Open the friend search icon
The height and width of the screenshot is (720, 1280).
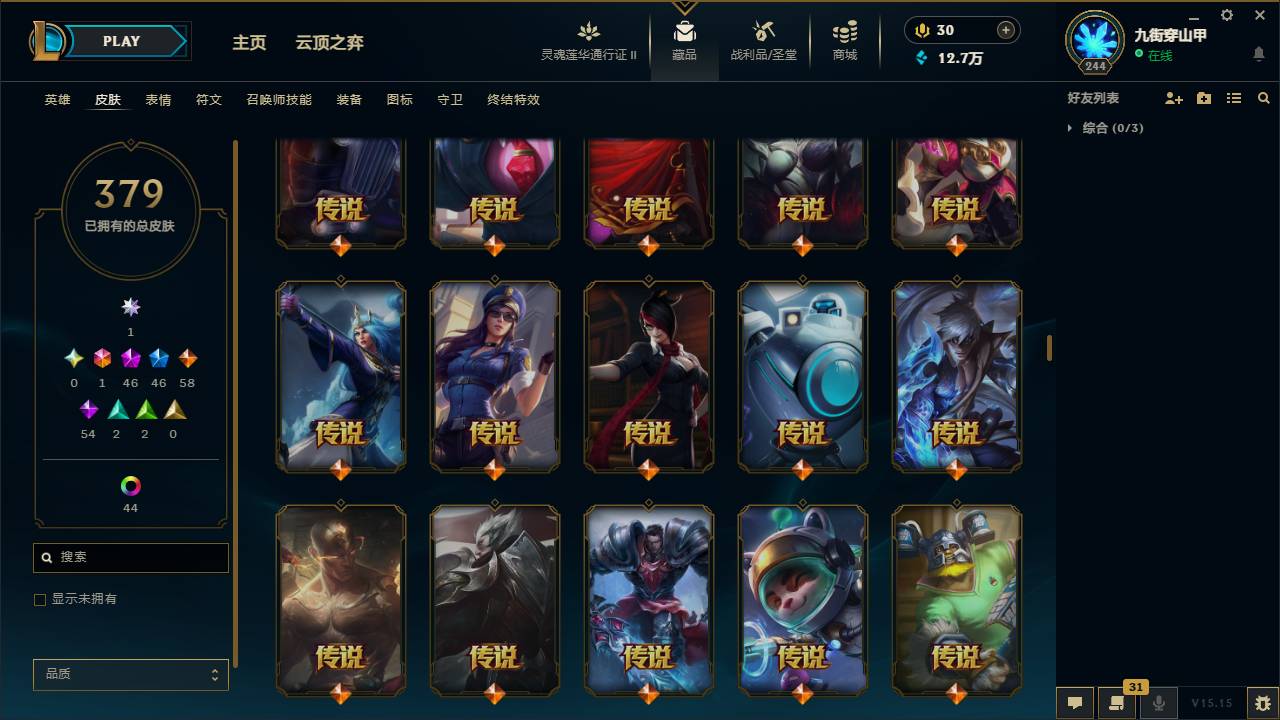(x=1264, y=97)
